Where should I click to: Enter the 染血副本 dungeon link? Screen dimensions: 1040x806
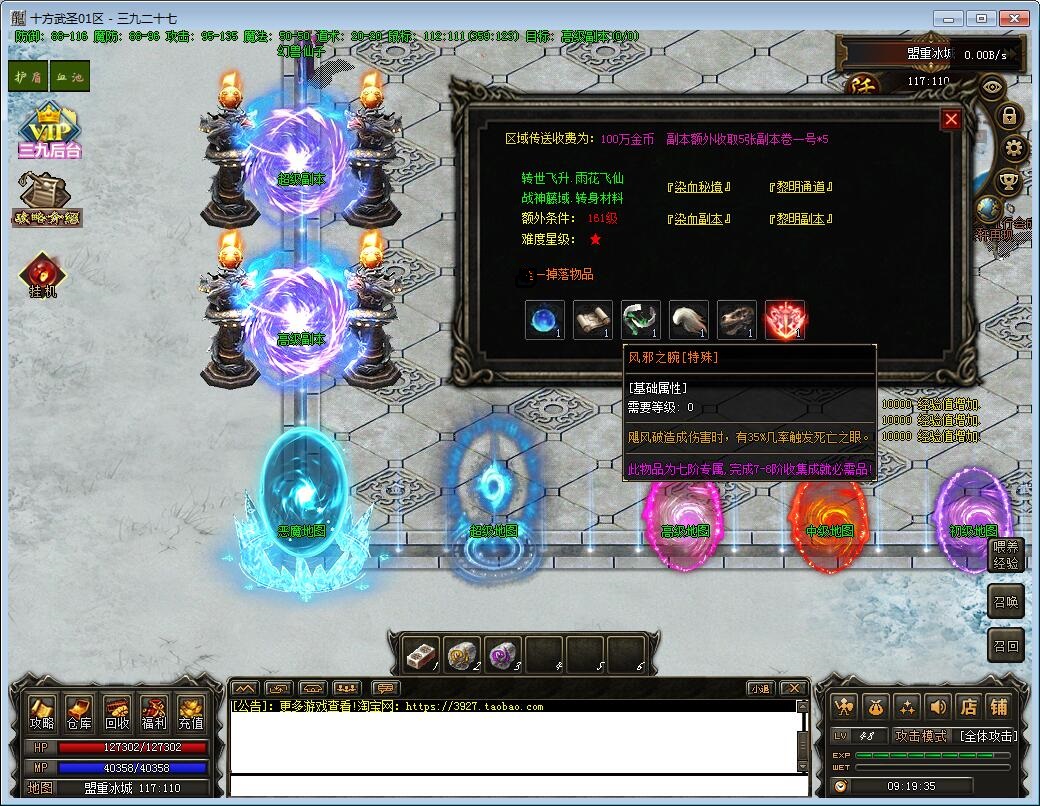point(699,219)
